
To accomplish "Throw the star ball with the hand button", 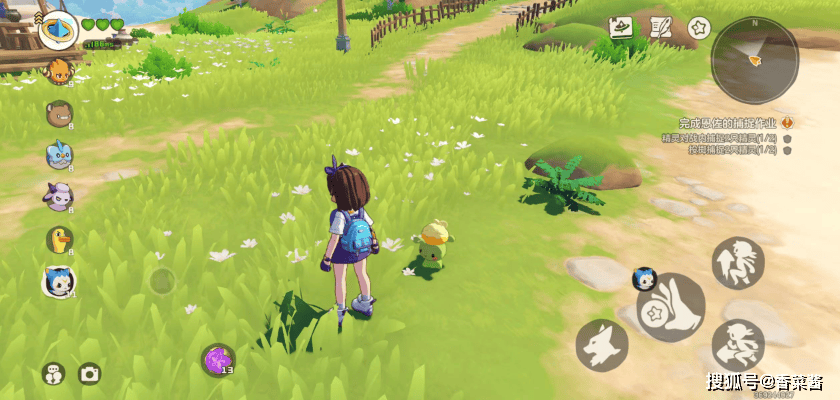I will [x=670, y=308].
